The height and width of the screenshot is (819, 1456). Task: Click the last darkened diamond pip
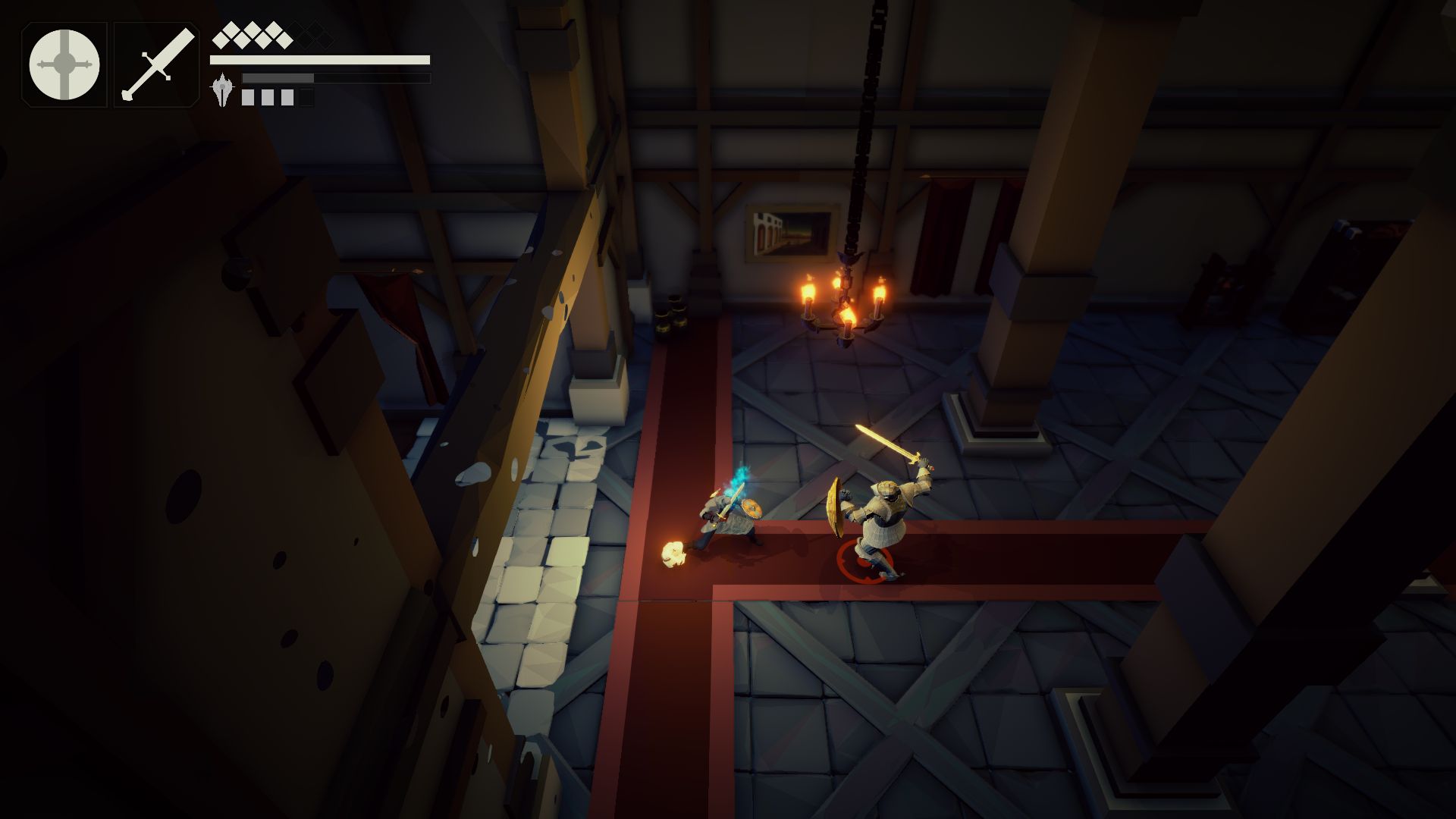325,39
